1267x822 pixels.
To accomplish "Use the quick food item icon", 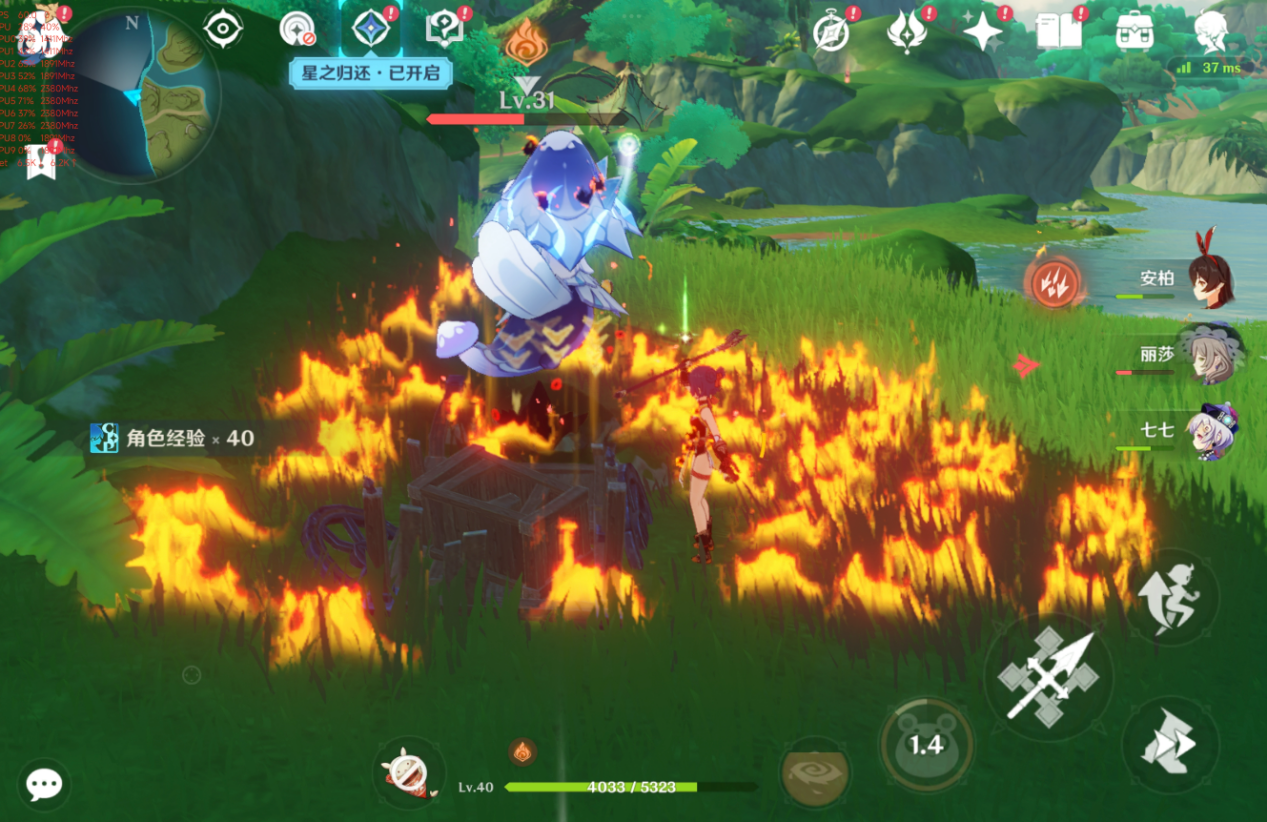I will pos(408,773).
